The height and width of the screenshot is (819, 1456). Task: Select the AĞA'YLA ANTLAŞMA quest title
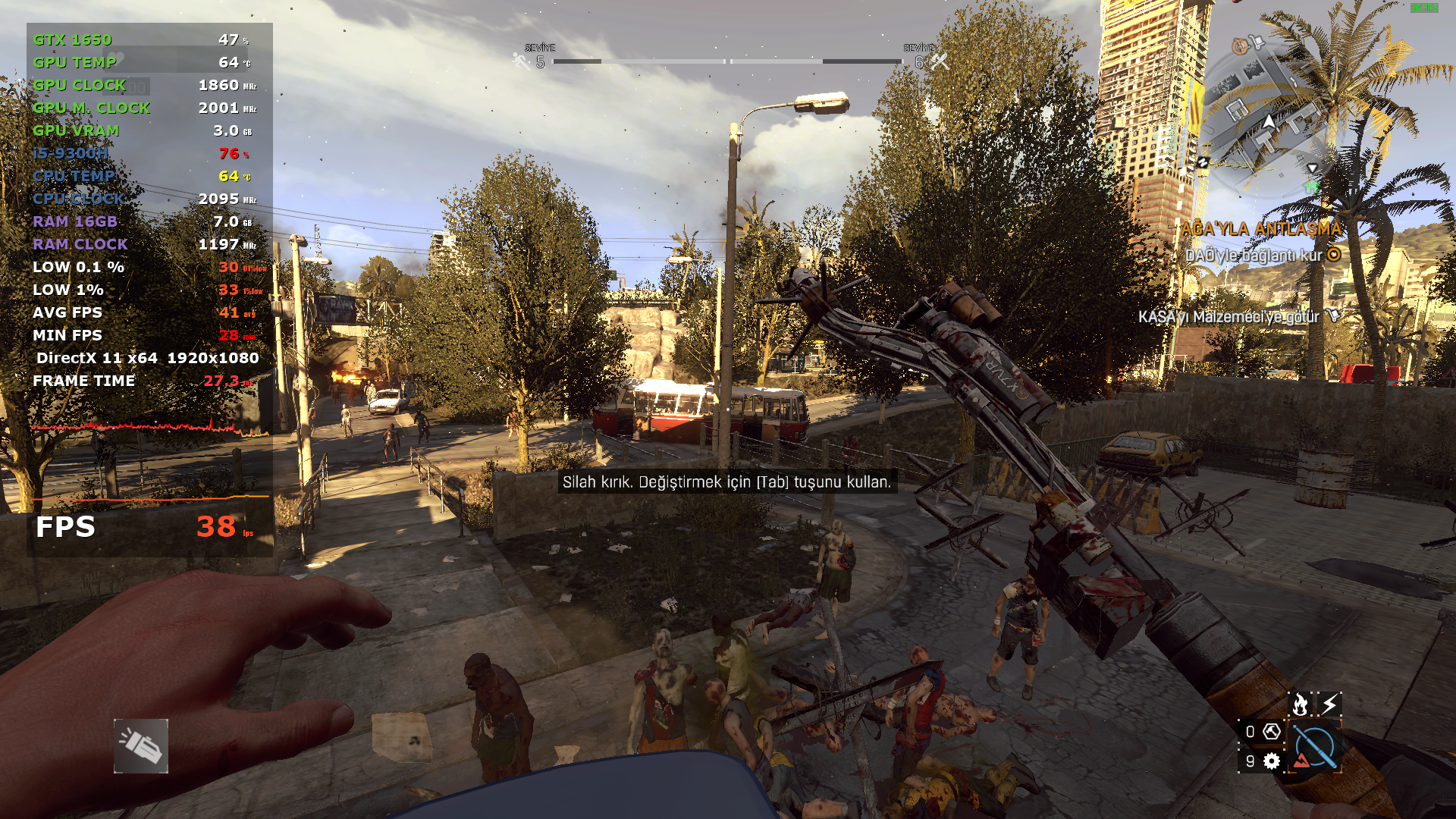coord(1261,228)
